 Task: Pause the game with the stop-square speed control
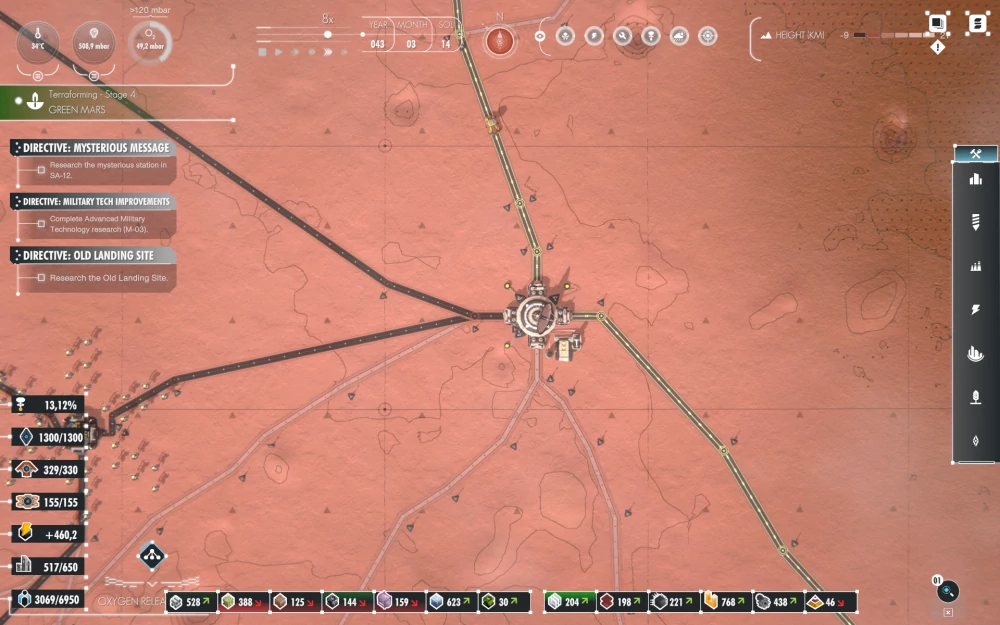[x=262, y=51]
